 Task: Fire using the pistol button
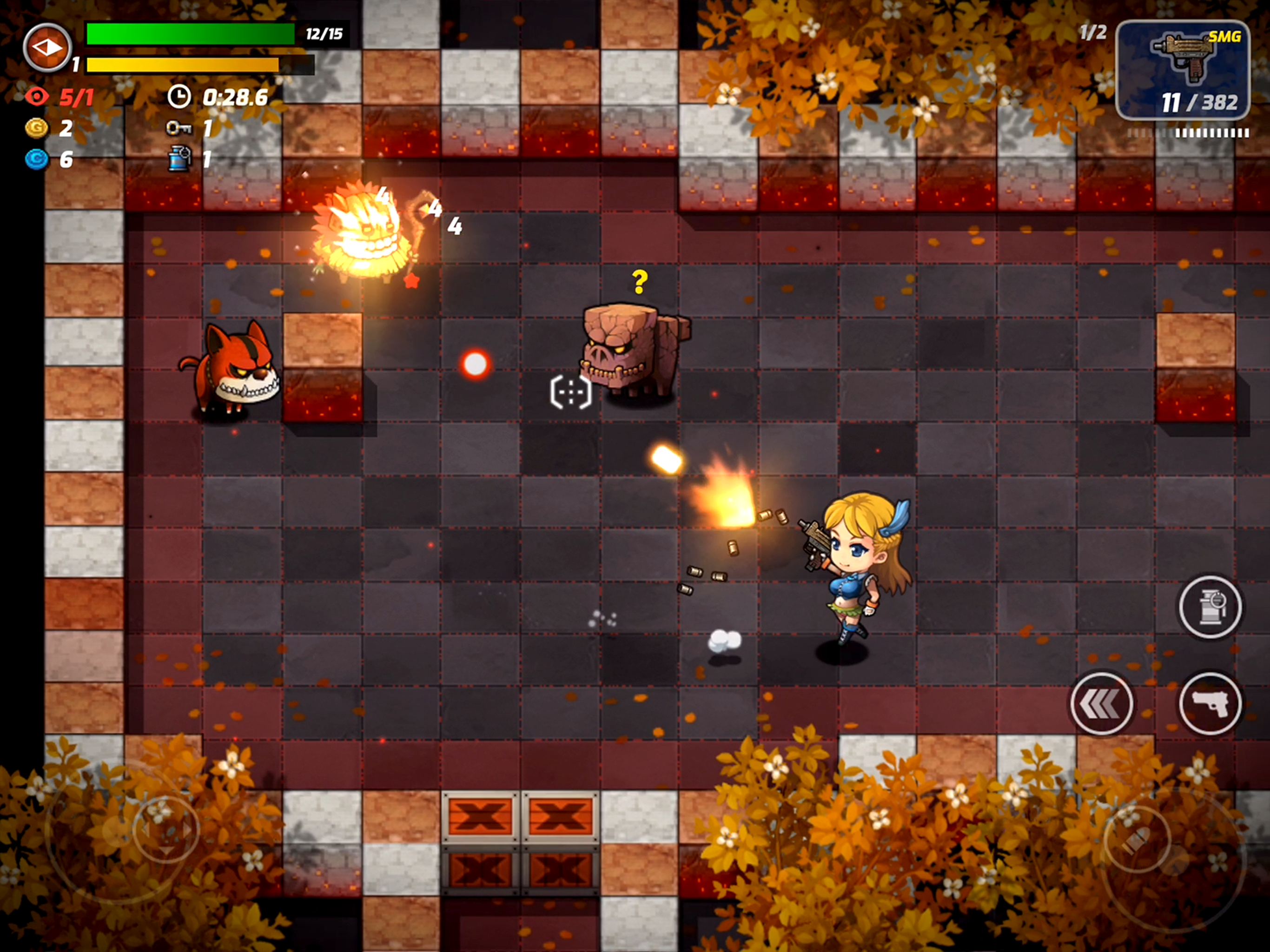[1210, 703]
